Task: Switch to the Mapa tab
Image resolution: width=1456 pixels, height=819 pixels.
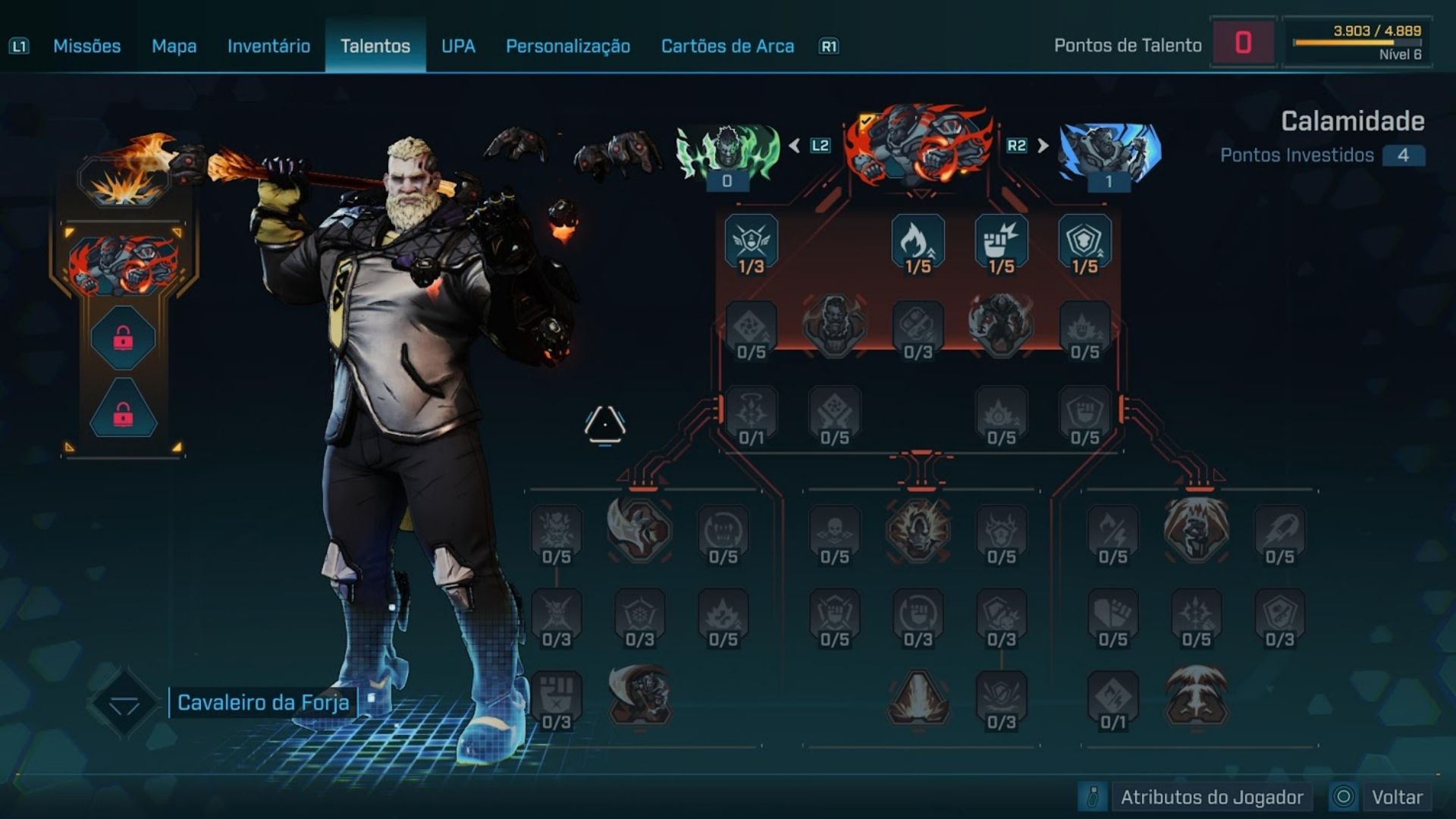Action: tap(174, 46)
